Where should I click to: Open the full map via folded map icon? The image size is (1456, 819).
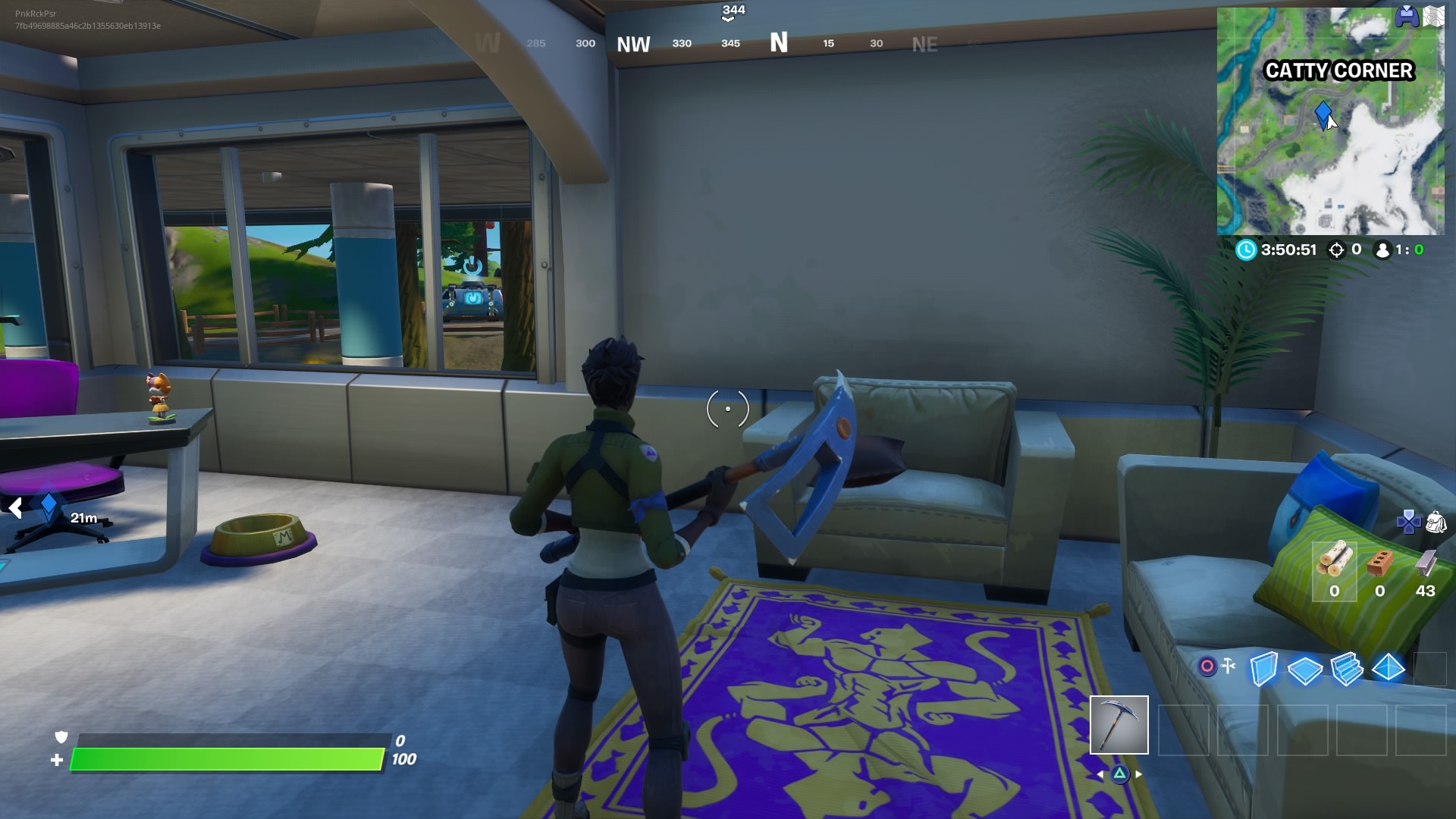point(1433,17)
